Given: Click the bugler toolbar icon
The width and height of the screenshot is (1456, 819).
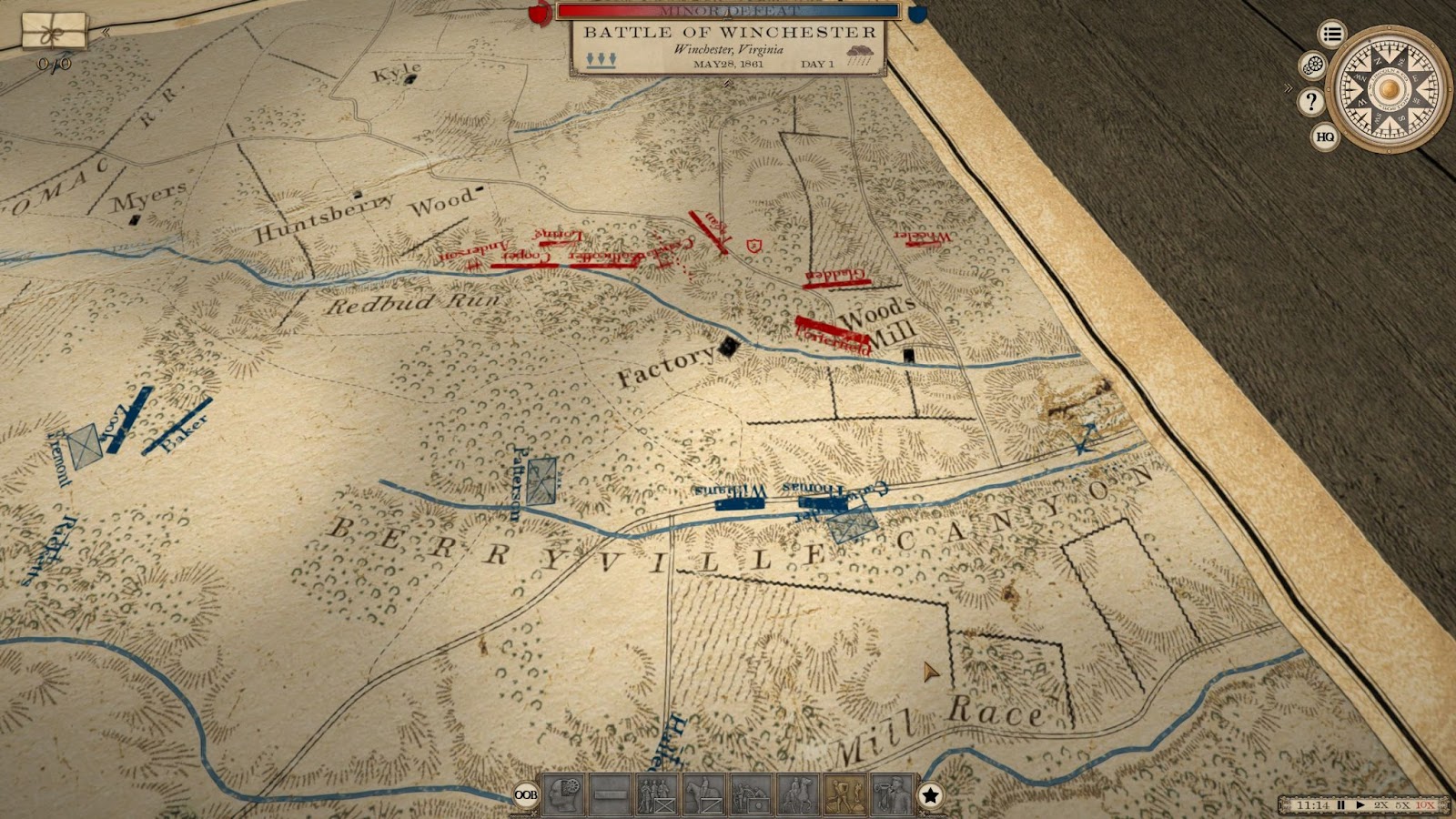Looking at the screenshot, I should coord(891,794).
